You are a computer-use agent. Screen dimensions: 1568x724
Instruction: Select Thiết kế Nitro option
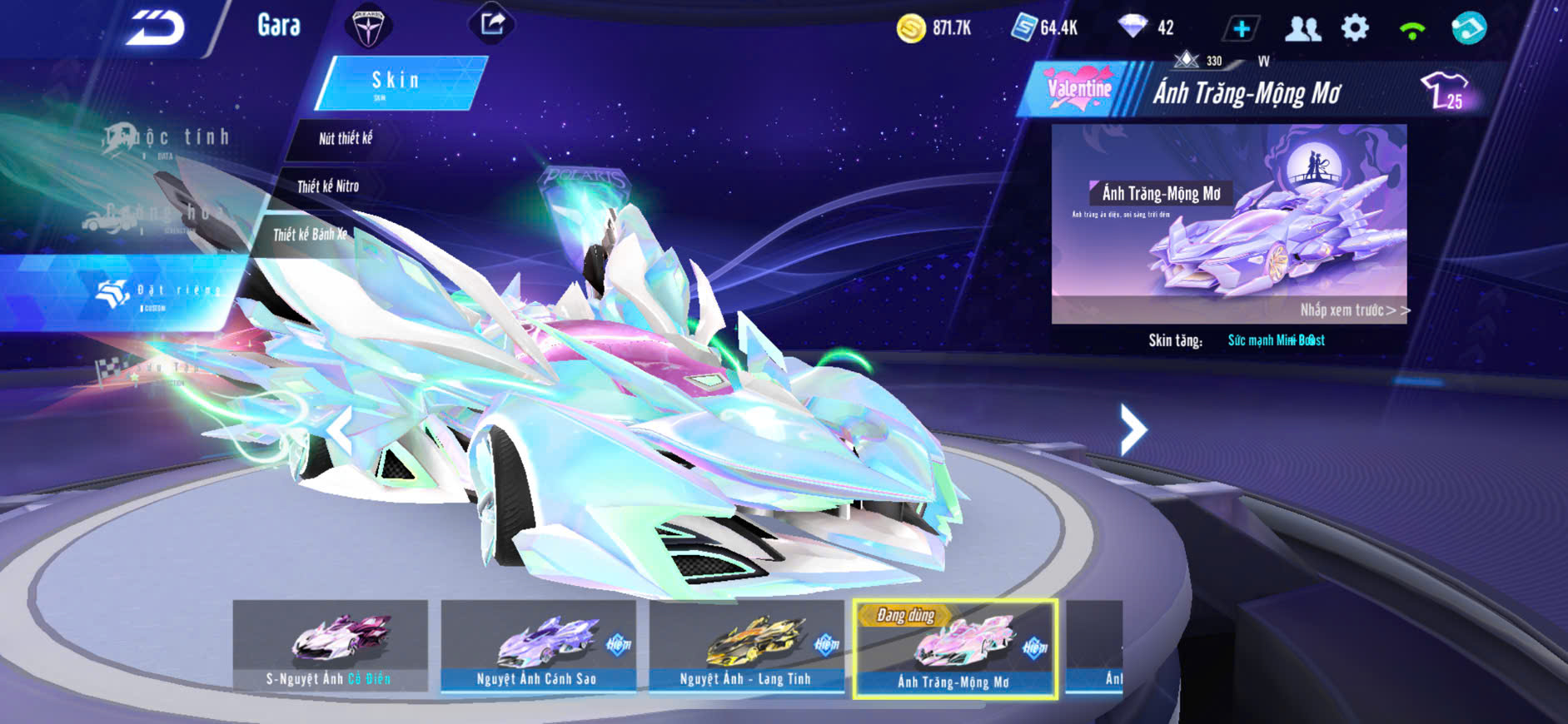[x=328, y=186]
